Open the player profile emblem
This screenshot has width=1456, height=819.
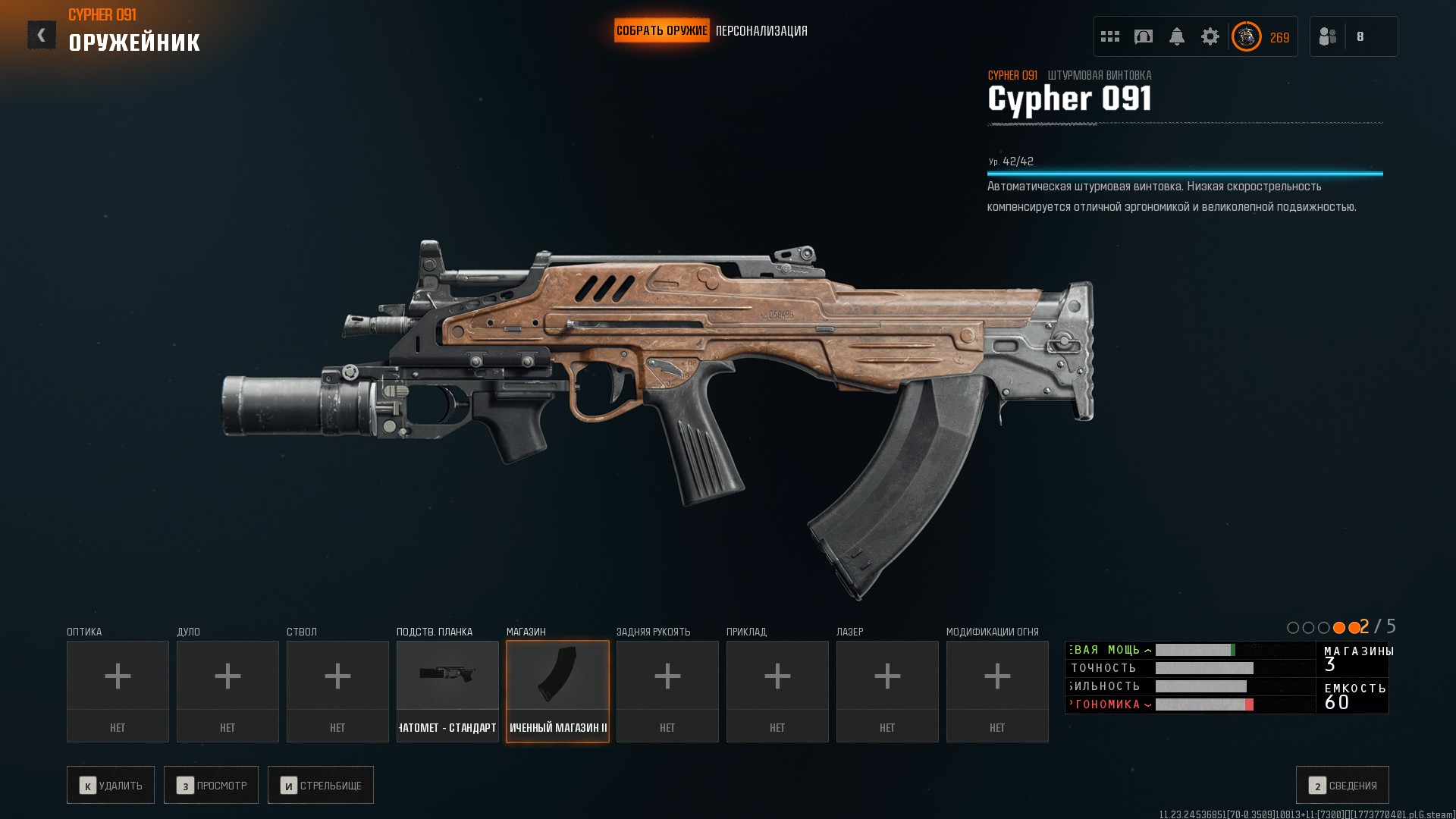(x=1247, y=36)
